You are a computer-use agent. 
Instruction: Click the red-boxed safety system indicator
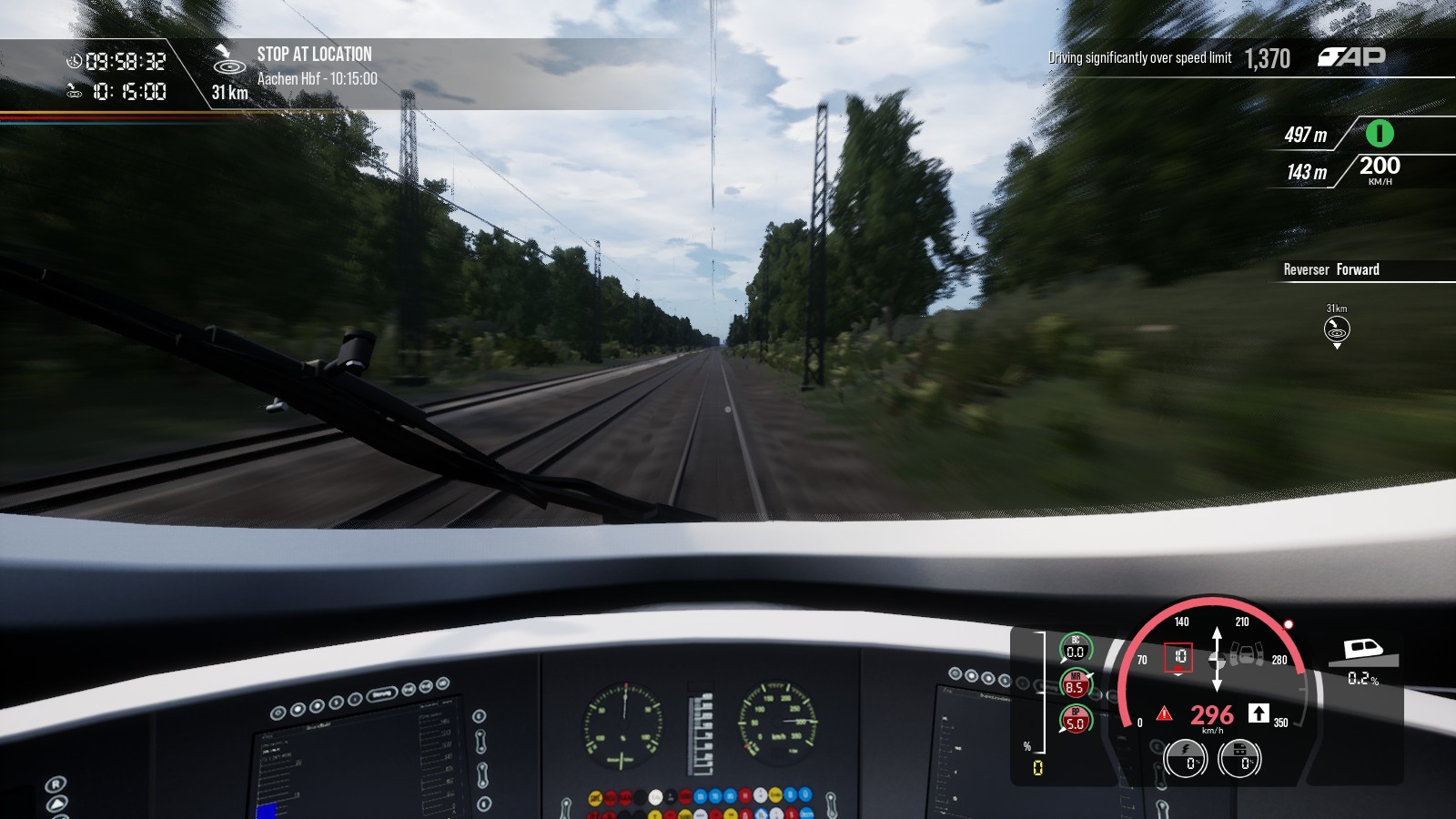pyautogui.click(x=1179, y=656)
